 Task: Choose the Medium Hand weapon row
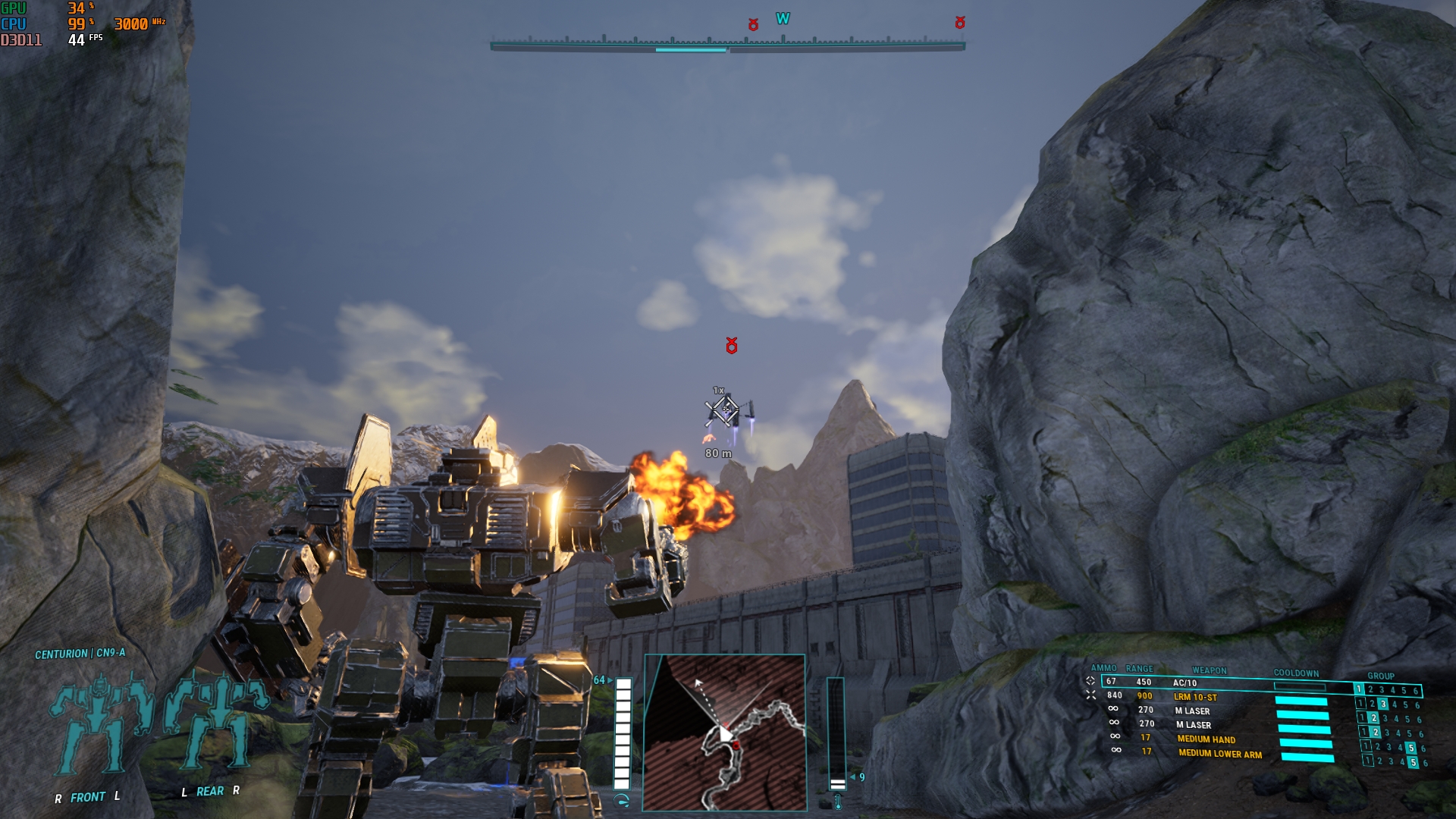pyautogui.click(x=1206, y=739)
